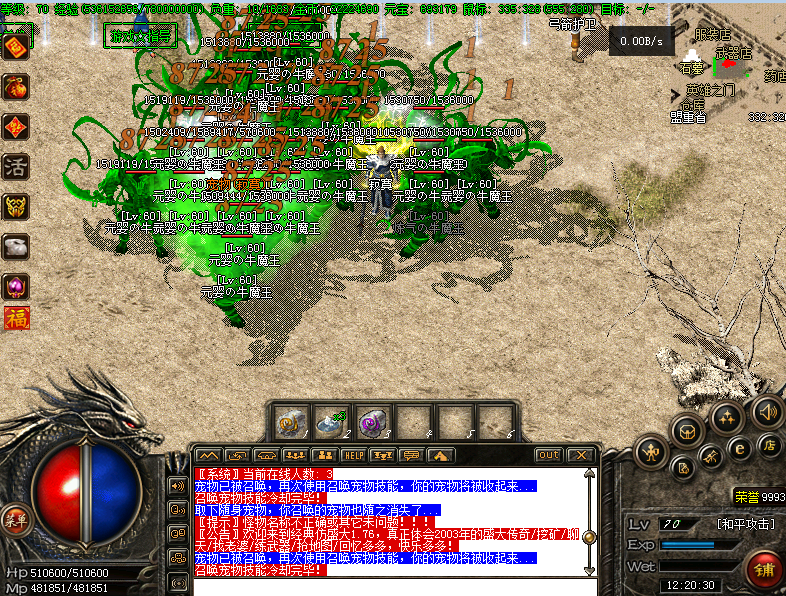This screenshot has height=596, width=786.
Task: Open the white rabbit pet icon
Action: click(x=16, y=247)
